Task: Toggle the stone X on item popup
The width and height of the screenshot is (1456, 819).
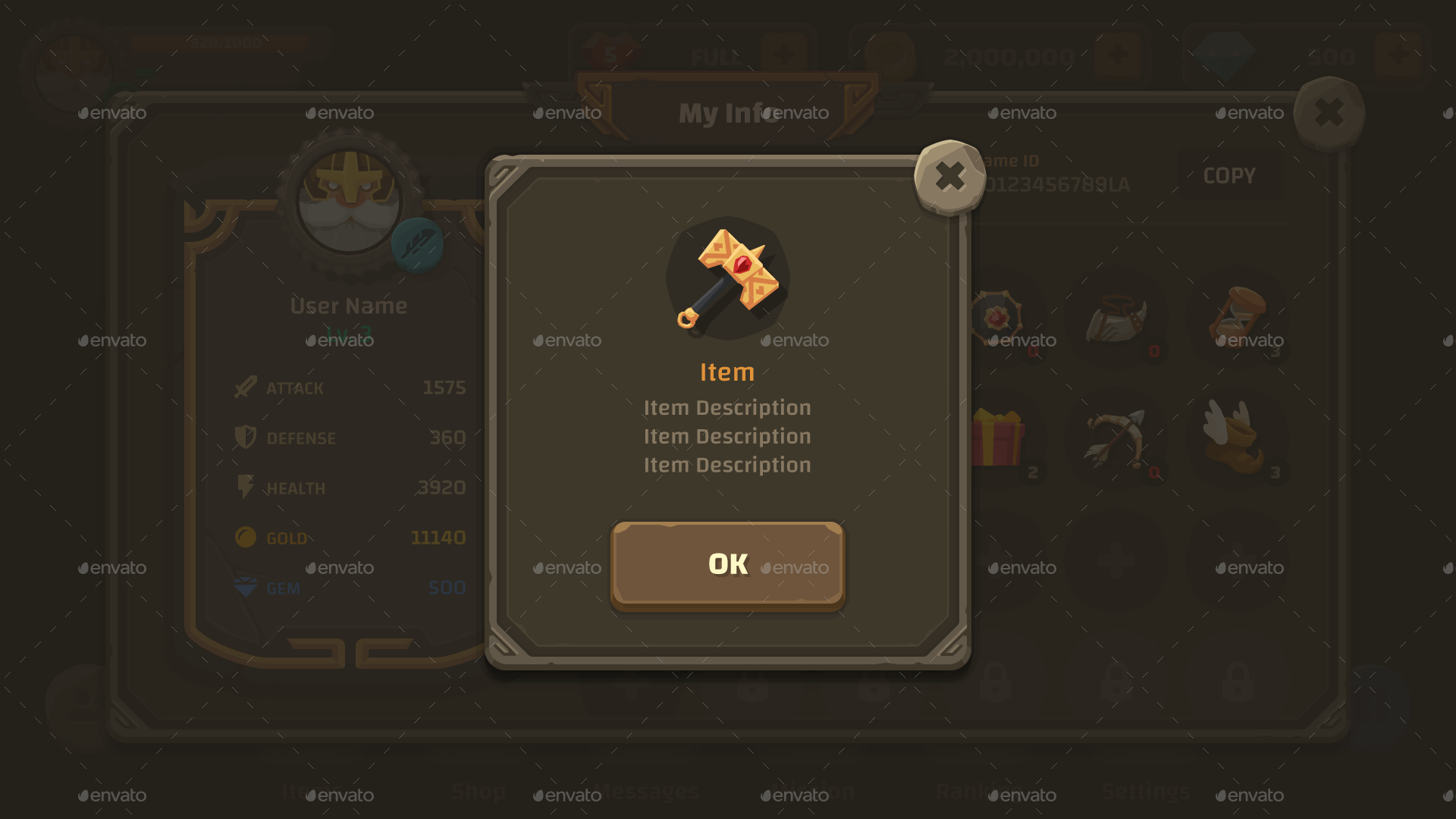Action: tap(950, 177)
